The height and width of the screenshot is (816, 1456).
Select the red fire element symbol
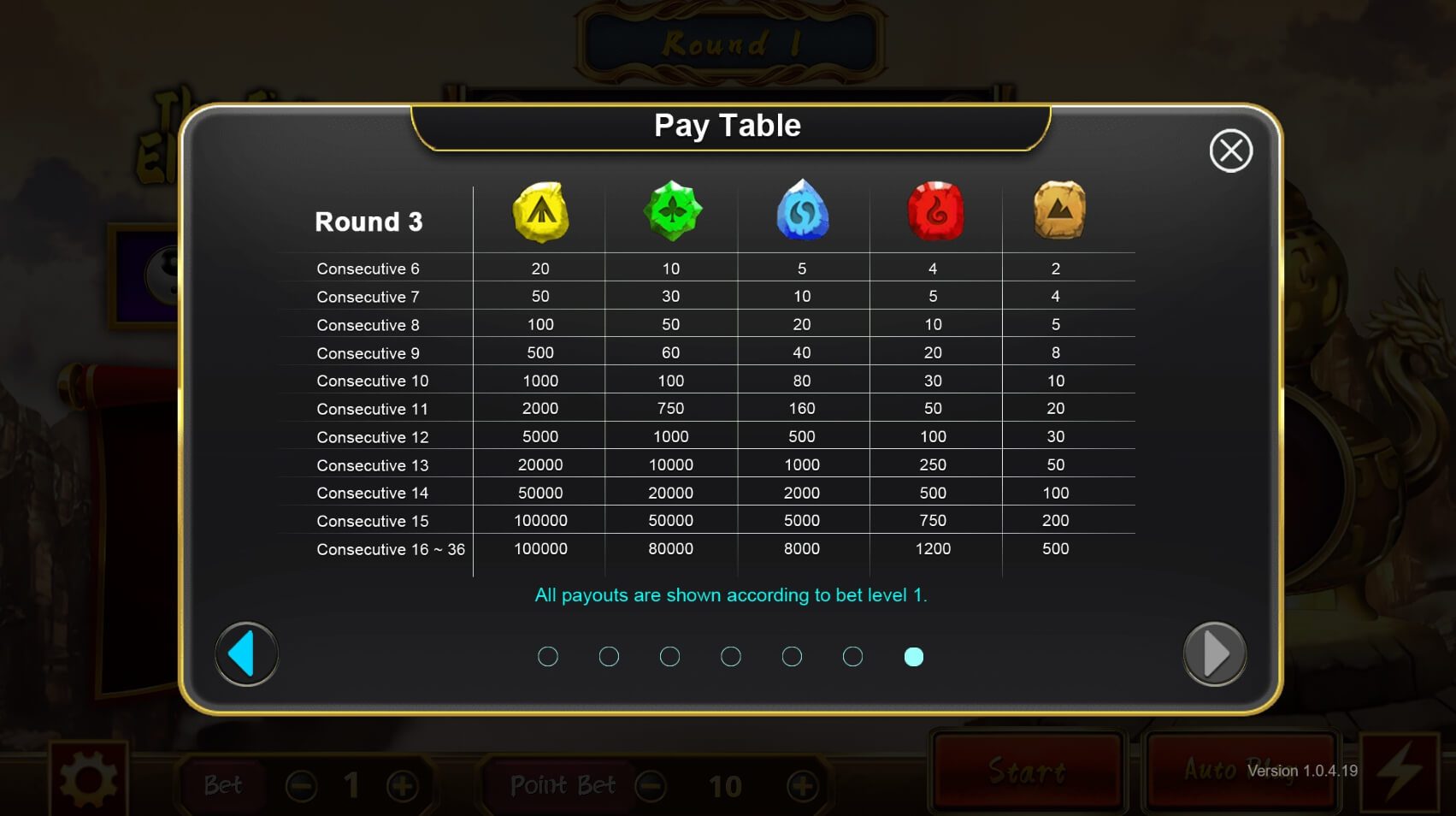click(934, 210)
